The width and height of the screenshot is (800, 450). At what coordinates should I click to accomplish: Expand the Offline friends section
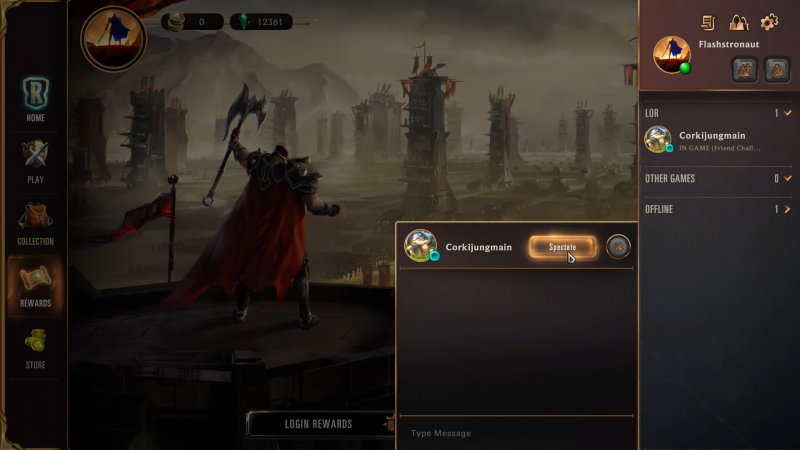788,209
